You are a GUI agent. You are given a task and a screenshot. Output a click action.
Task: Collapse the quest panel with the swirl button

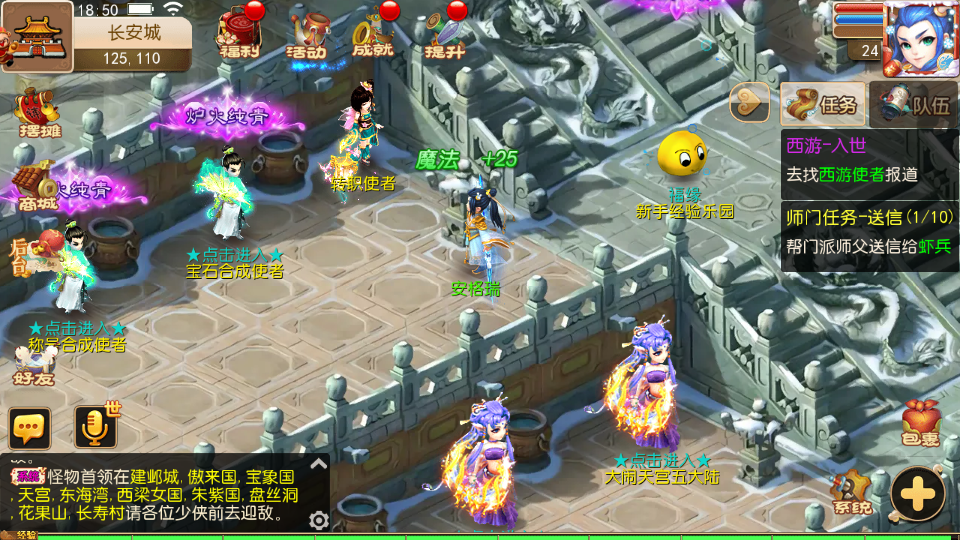pos(750,102)
